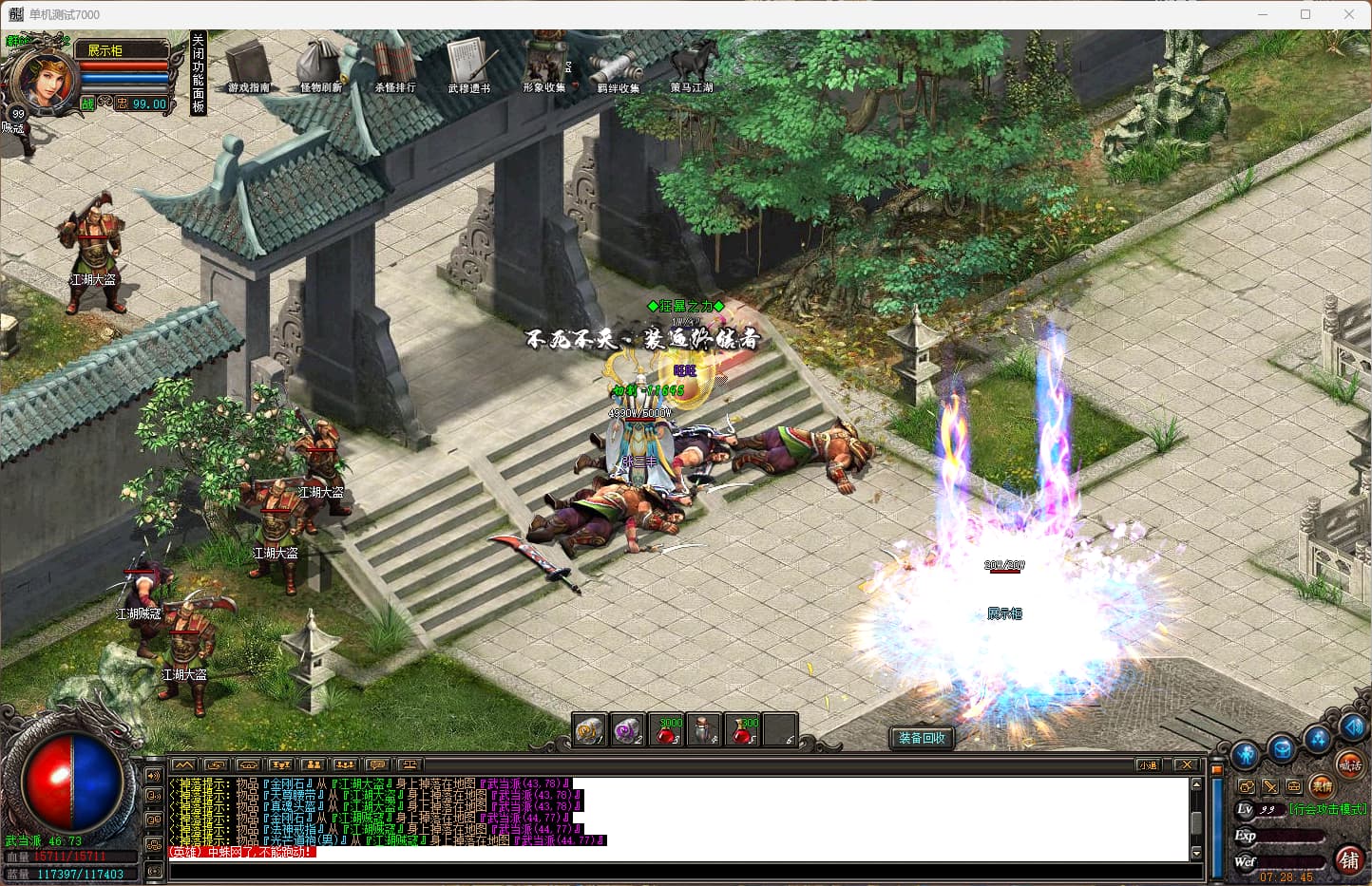Open the 游戏指南 game guide

[248, 66]
